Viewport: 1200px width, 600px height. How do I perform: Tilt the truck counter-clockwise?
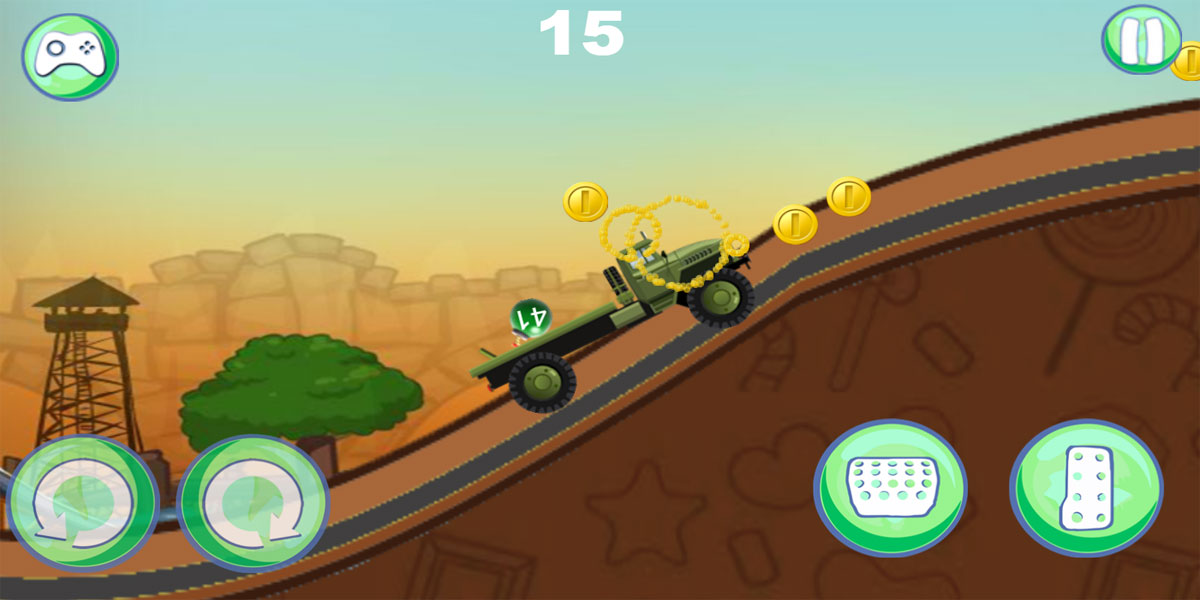(x=83, y=504)
